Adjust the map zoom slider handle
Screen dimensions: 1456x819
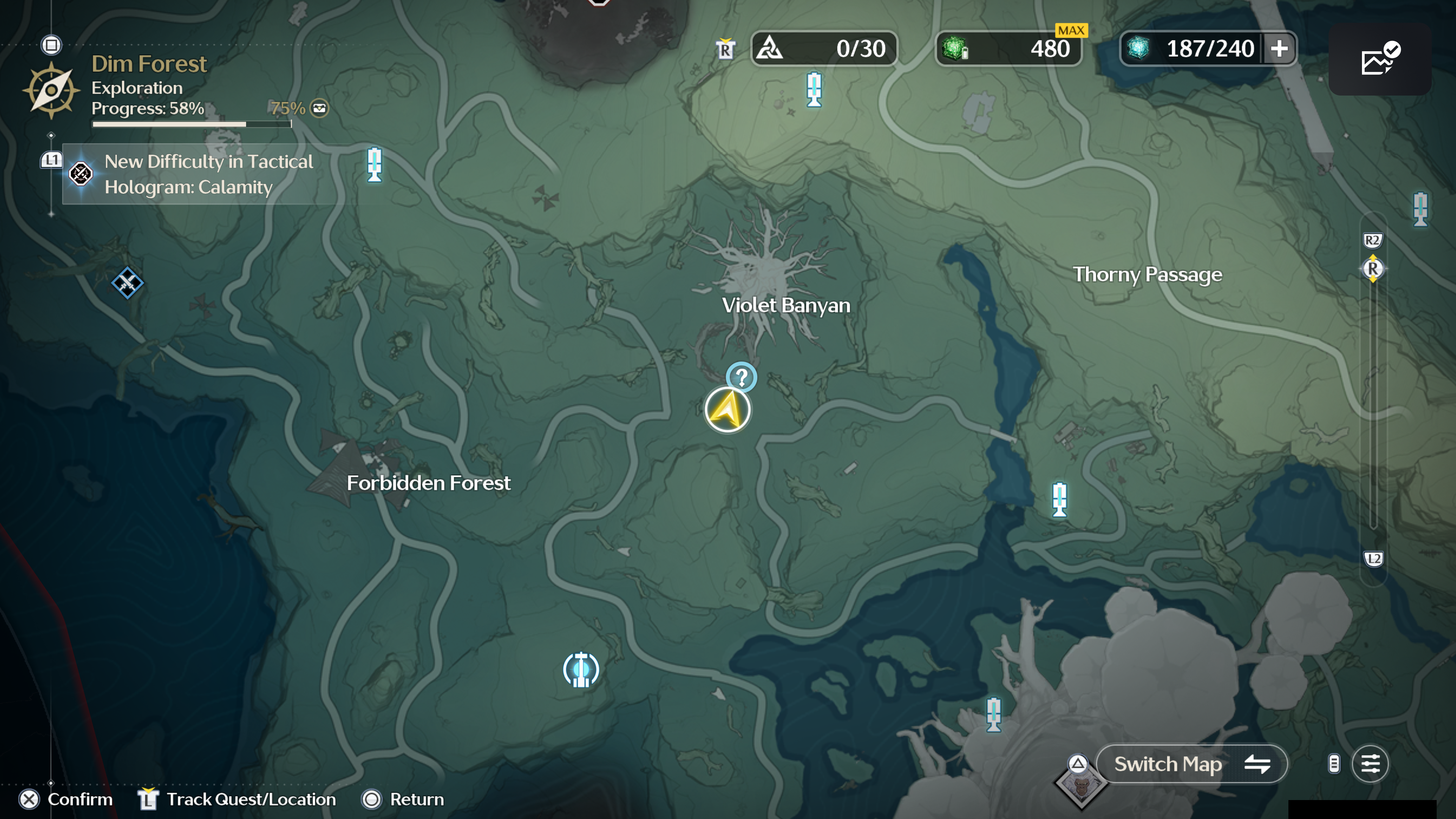pyautogui.click(x=1373, y=268)
